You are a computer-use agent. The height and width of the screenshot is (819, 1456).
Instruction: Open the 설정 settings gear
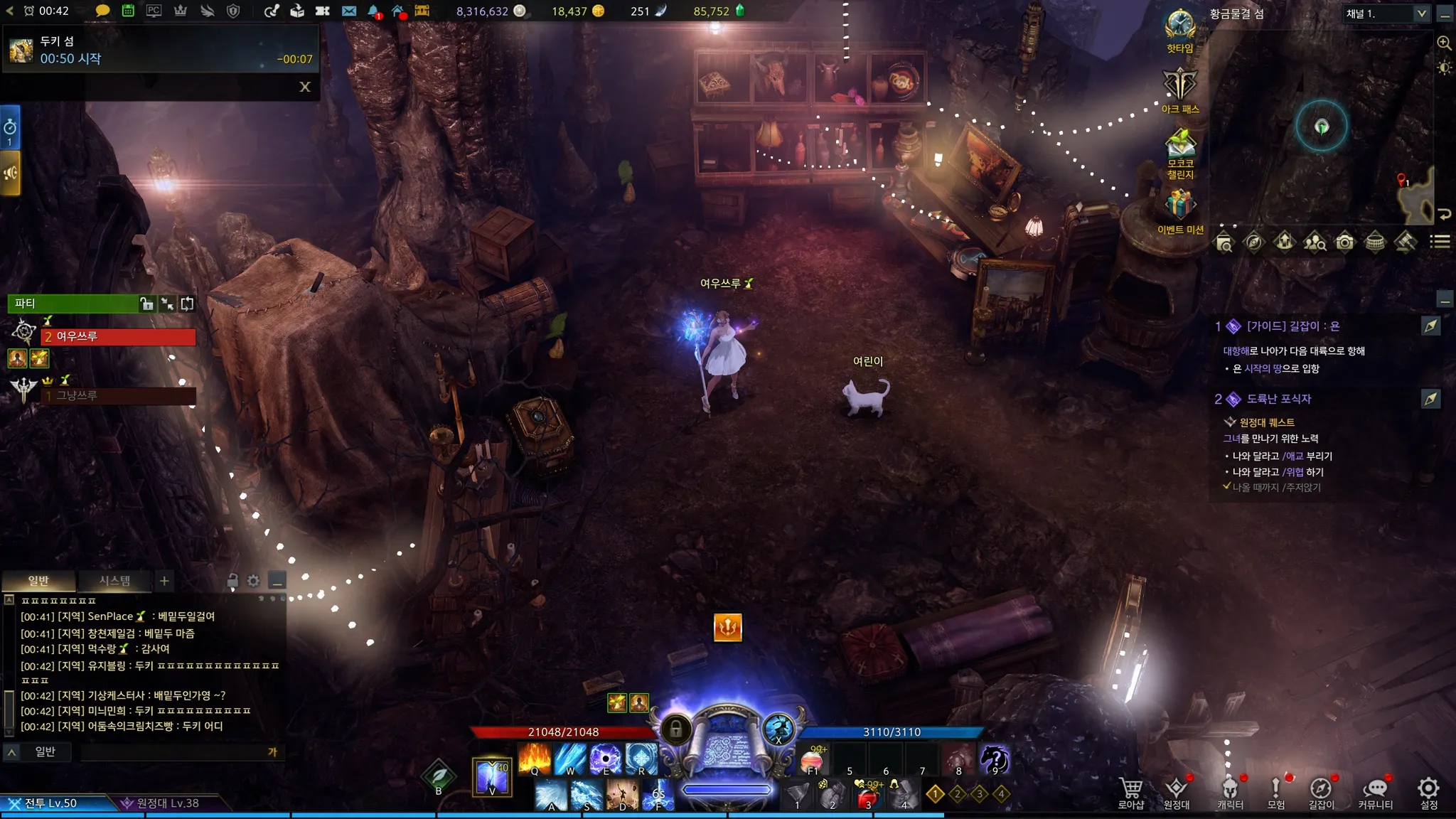tap(1428, 791)
